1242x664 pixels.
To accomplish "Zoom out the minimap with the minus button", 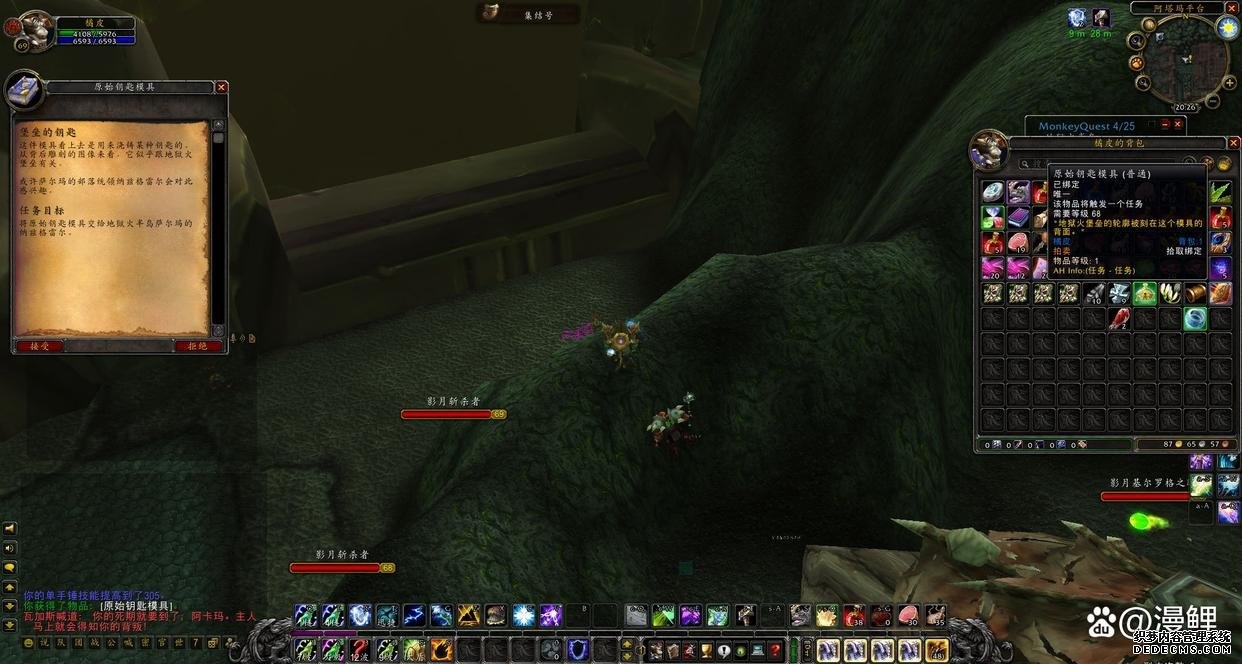I will [x=1213, y=100].
